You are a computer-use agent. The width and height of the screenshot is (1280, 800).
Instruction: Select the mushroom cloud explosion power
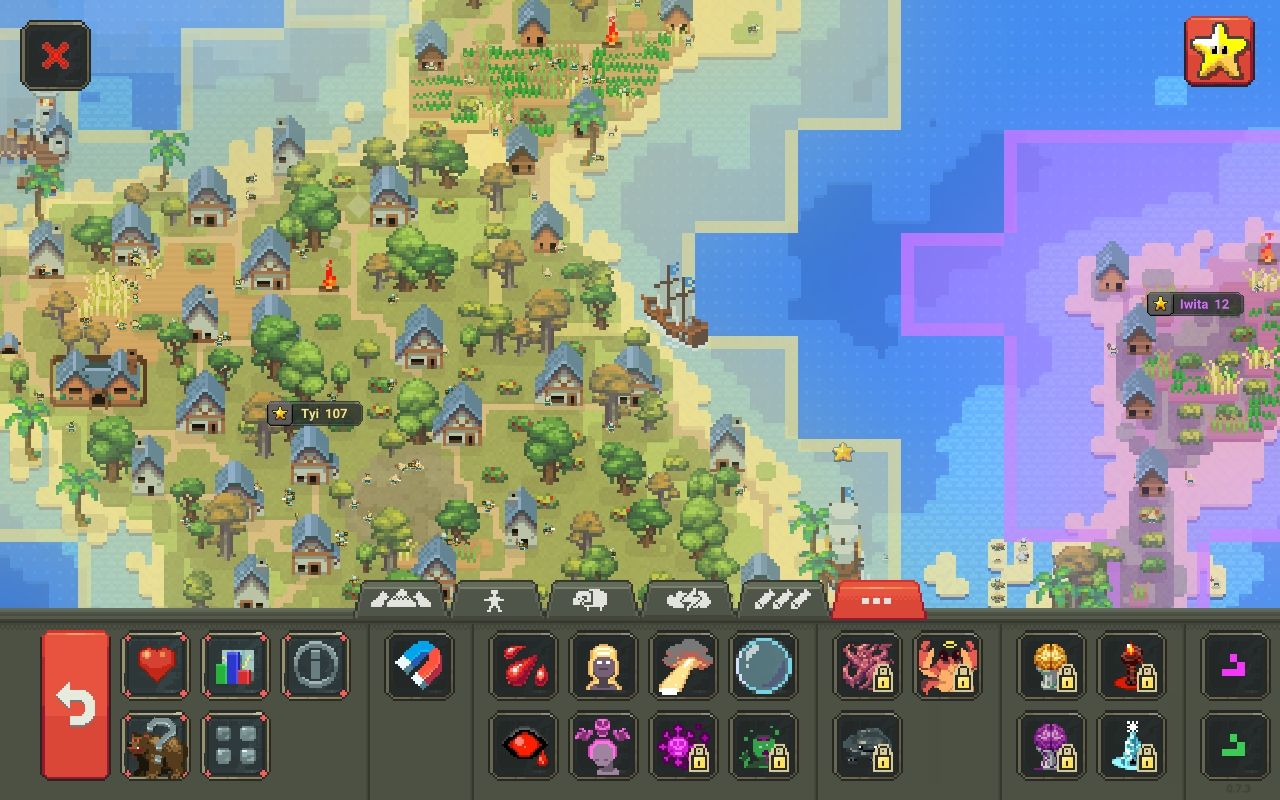(x=683, y=667)
